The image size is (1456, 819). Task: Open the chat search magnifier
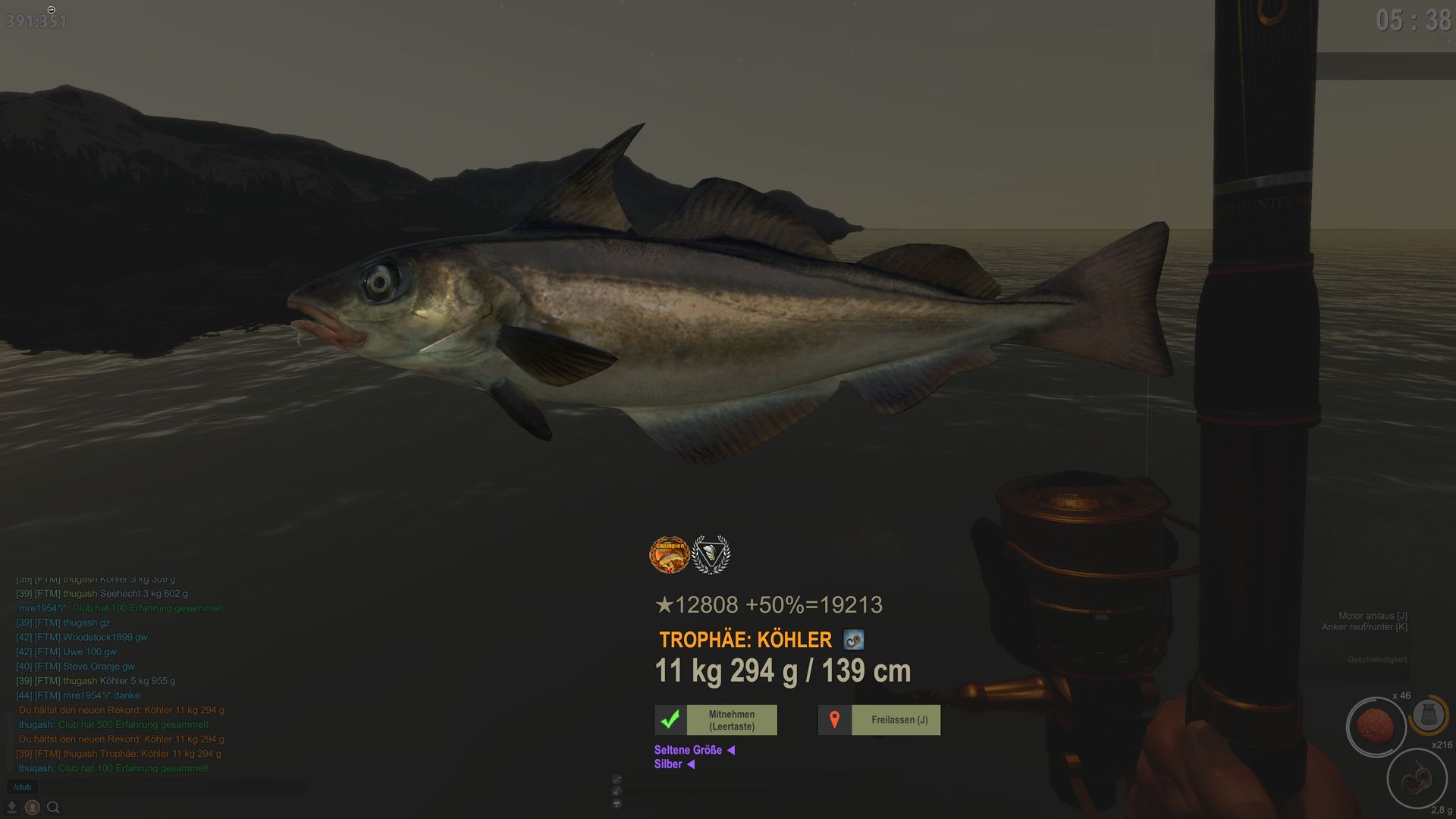(53, 808)
